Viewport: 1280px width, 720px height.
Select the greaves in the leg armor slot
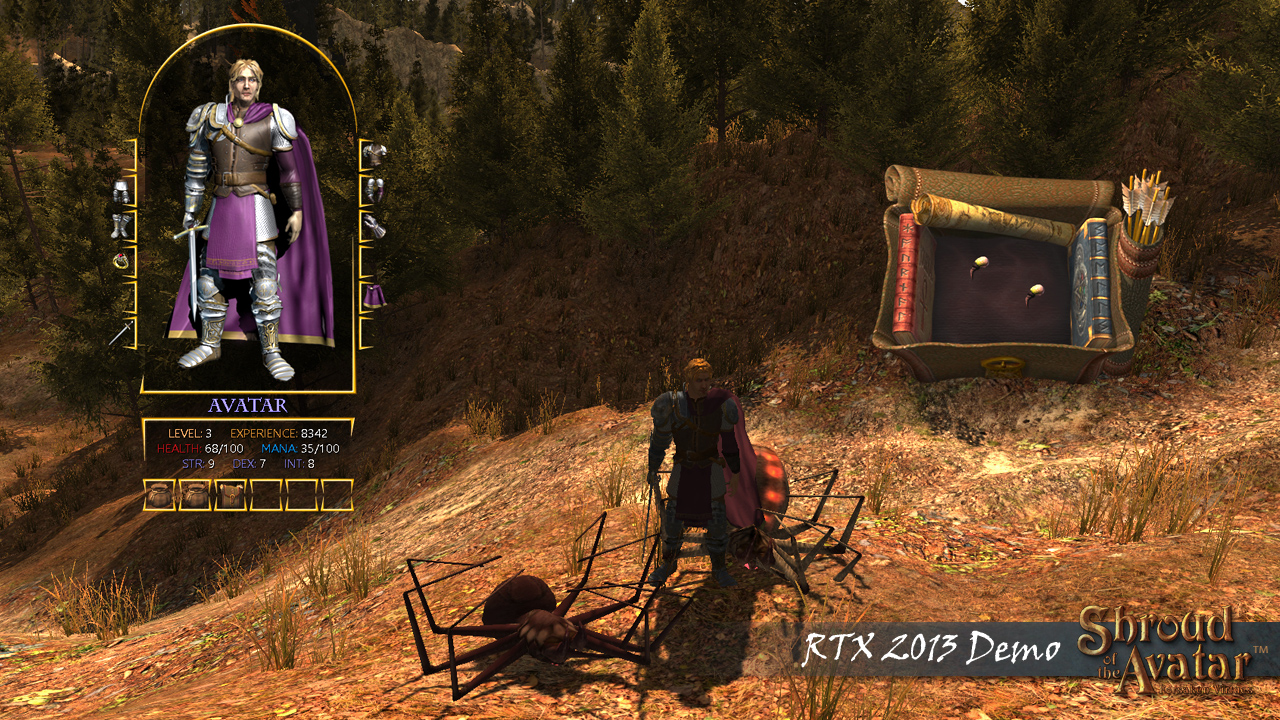click(122, 190)
